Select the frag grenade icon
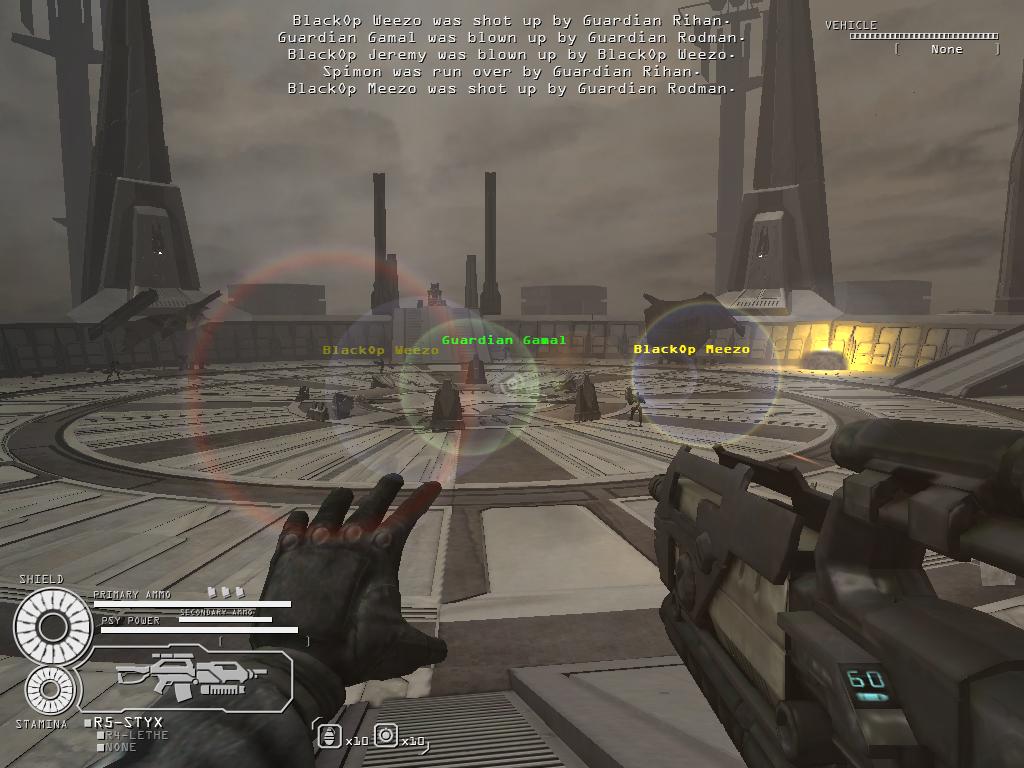The height and width of the screenshot is (768, 1024). click(330, 738)
